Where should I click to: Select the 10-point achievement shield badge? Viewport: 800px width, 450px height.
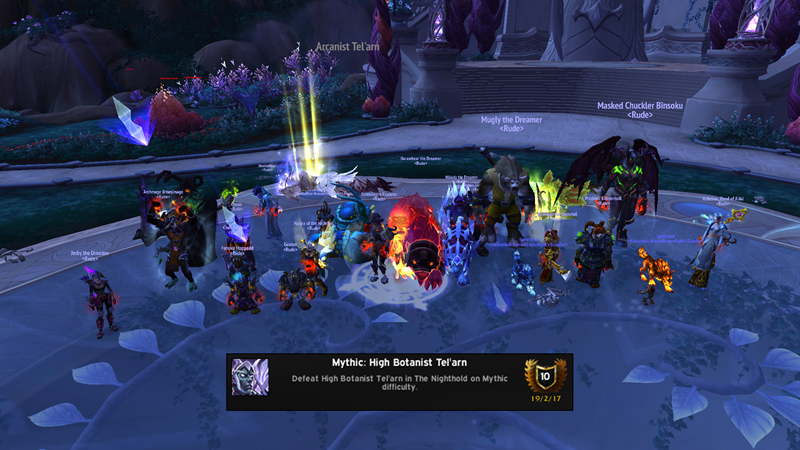[x=545, y=375]
